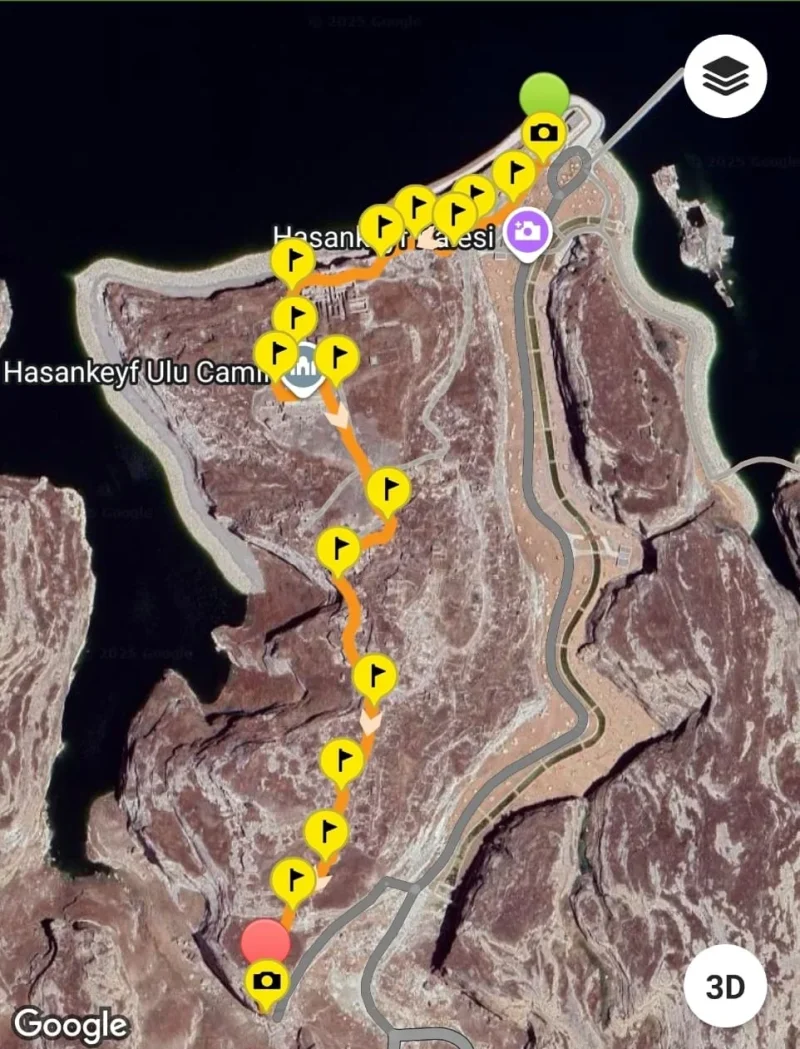Open the yellow camera marker beside the green start
The width and height of the screenshot is (800, 1049).
coord(543,133)
